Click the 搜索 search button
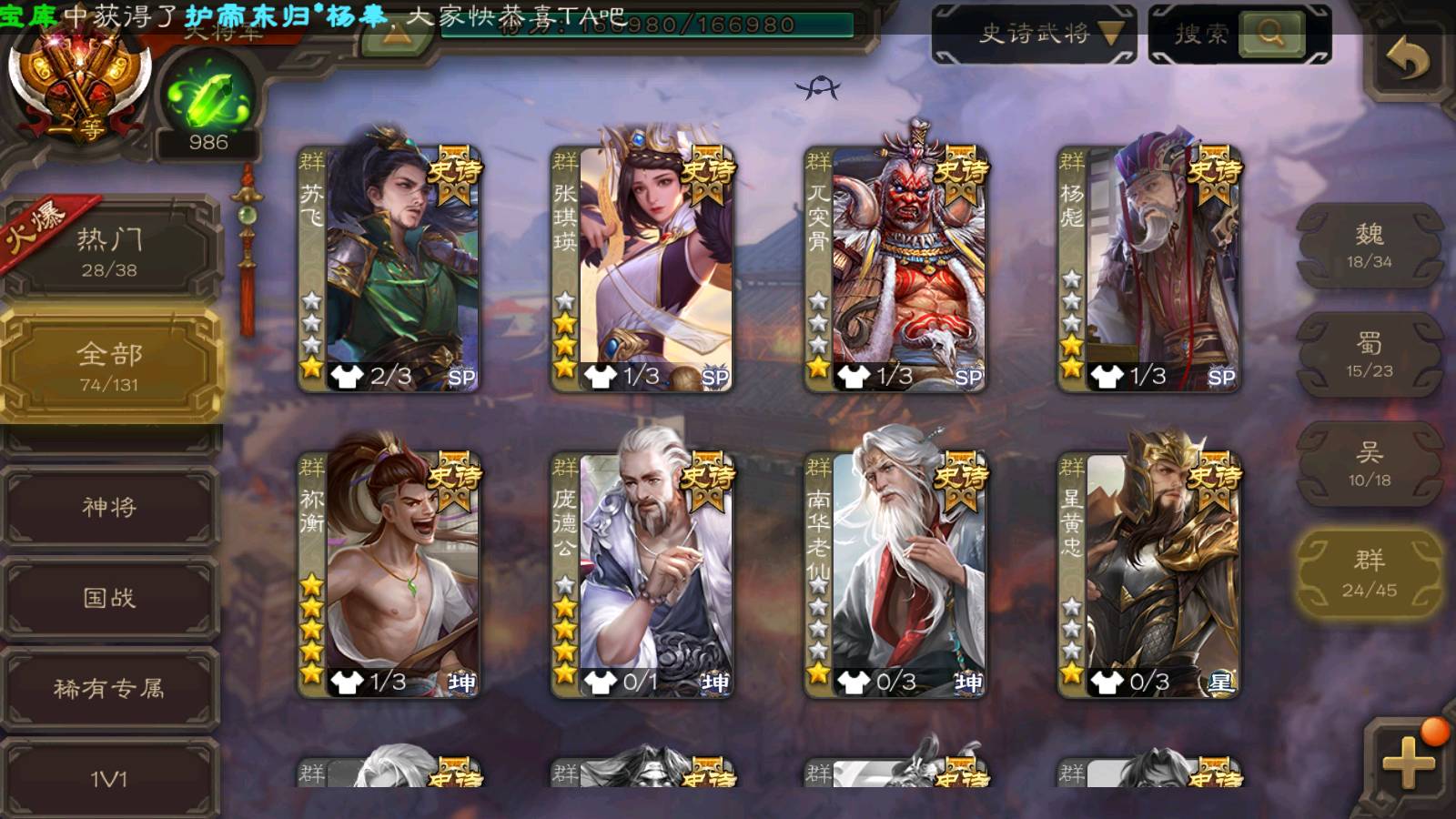1456x819 pixels. [x=1270, y=35]
